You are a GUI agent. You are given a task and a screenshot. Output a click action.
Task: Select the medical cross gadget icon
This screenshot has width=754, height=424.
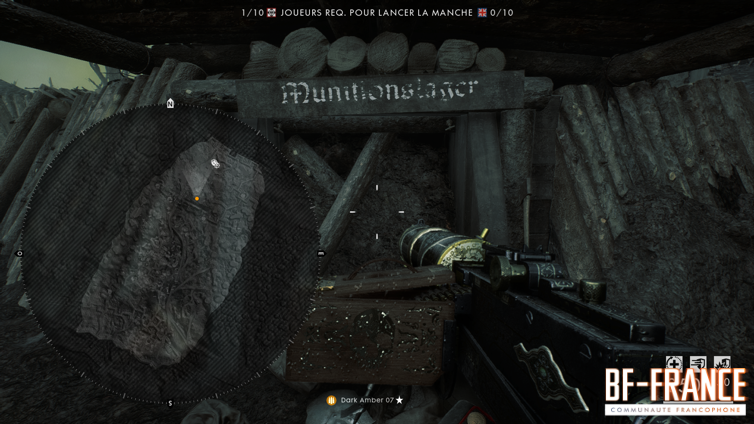tap(674, 363)
